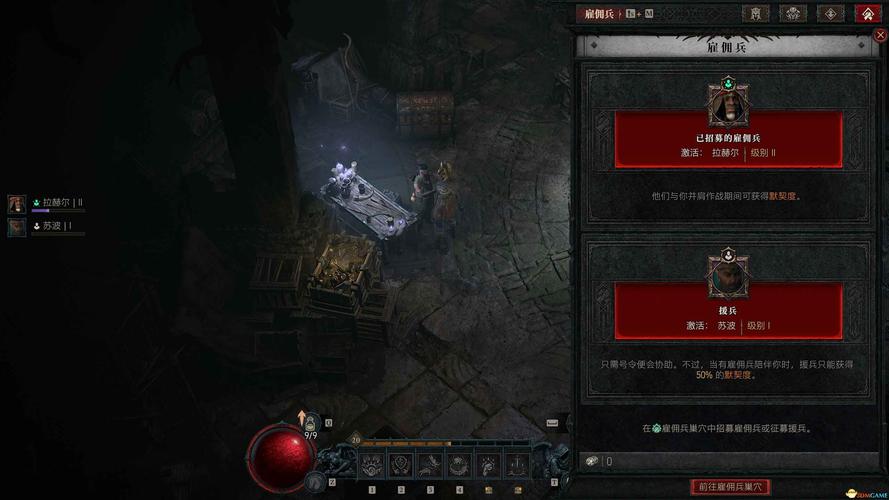The image size is (889, 500).
Task: Select the reinforcement 苏波 red banner
Action: pos(728,311)
